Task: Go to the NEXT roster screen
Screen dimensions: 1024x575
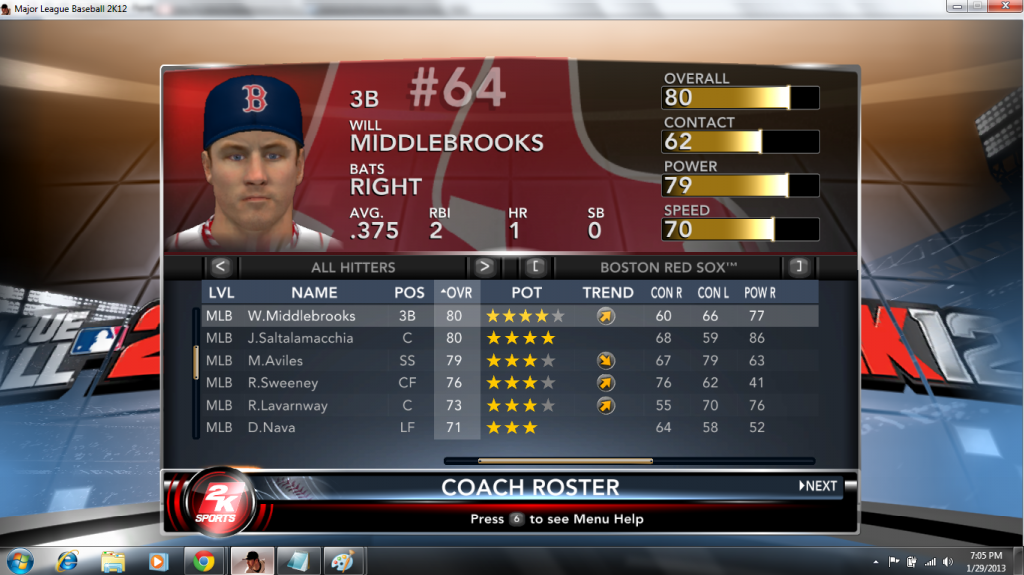Action: point(818,486)
